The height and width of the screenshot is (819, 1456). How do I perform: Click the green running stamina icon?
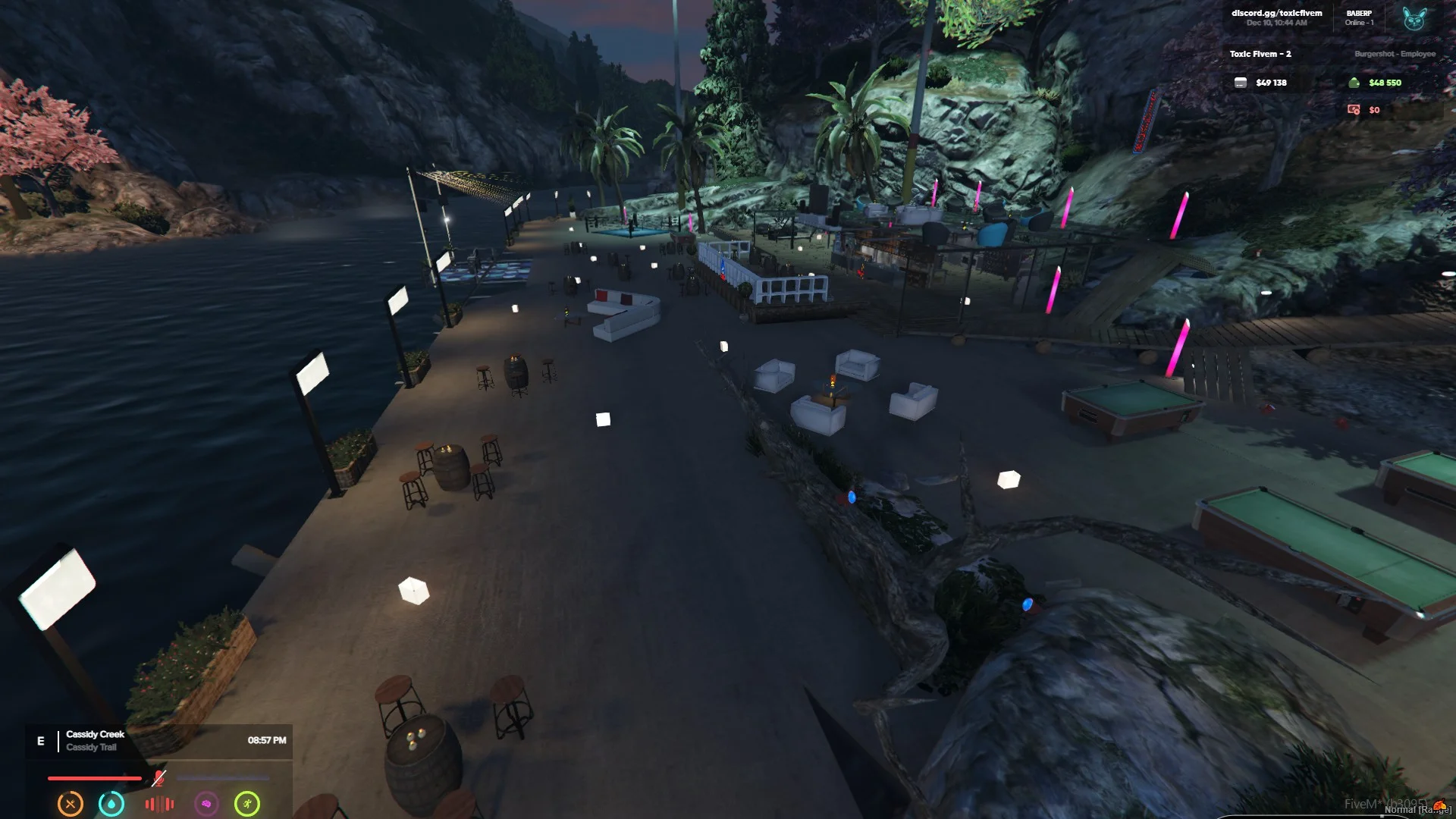pos(247,804)
